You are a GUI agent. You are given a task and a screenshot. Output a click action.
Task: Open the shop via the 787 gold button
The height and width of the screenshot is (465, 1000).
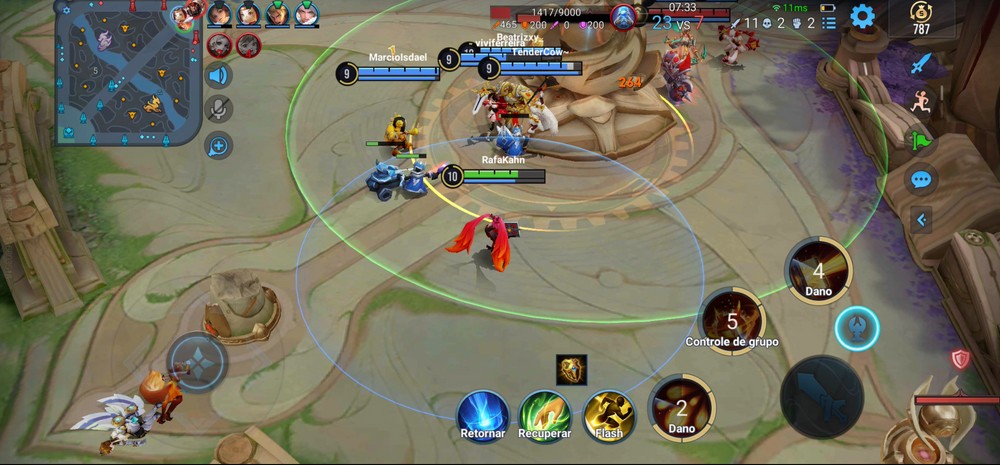pos(920,18)
